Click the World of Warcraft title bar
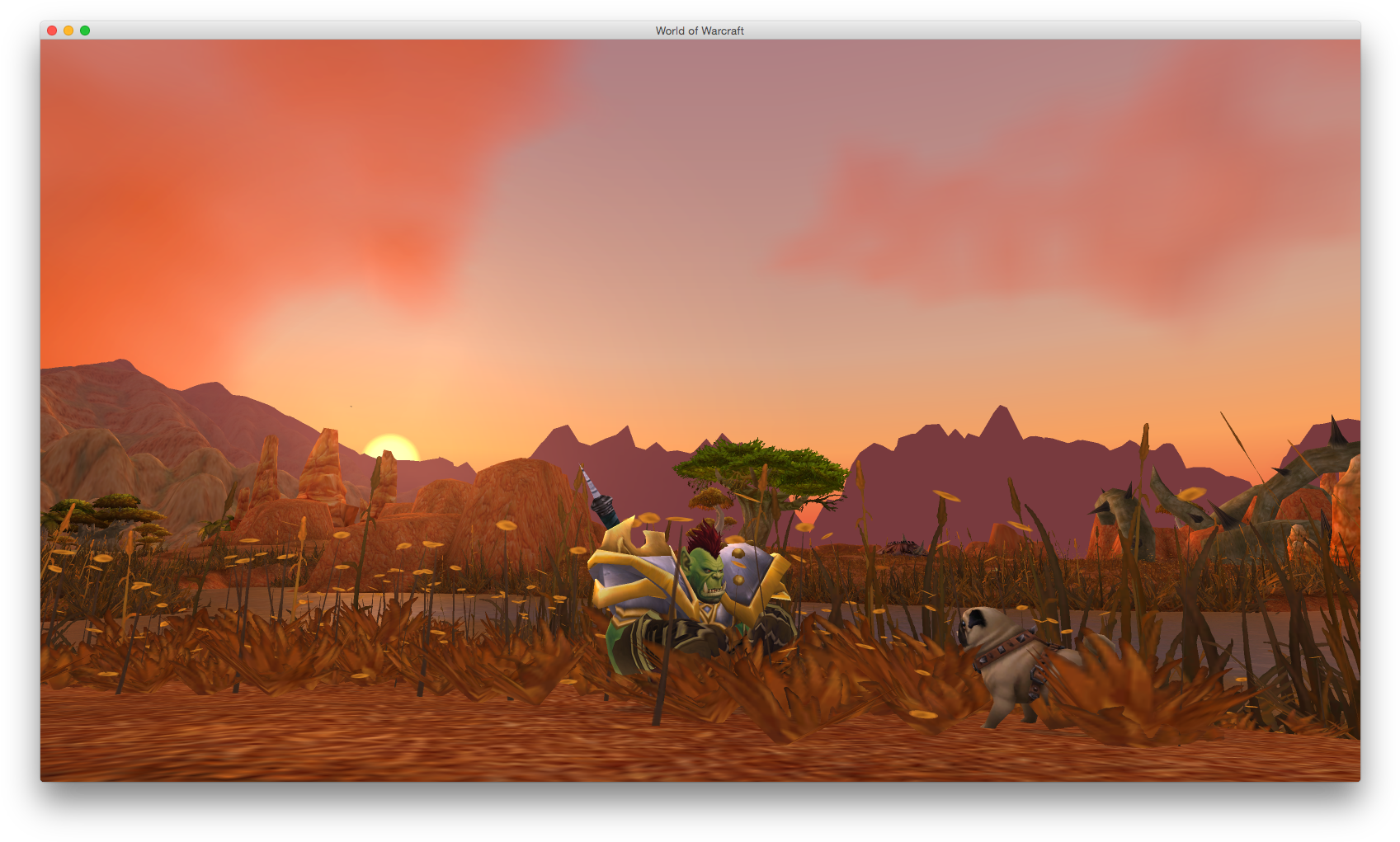The width and height of the screenshot is (1400, 842). click(x=700, y=31)
